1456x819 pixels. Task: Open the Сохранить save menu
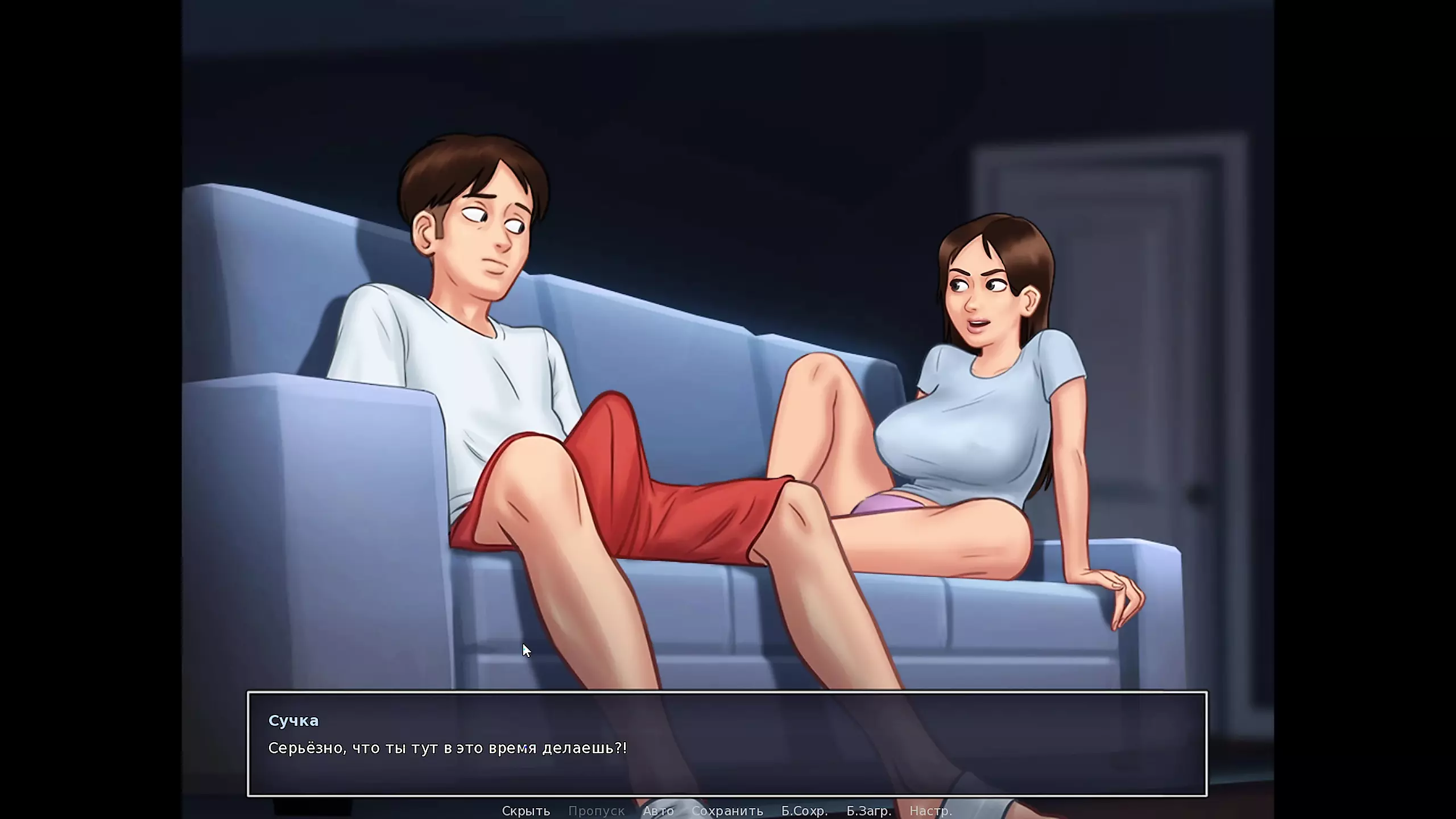[x=727, y=810]
